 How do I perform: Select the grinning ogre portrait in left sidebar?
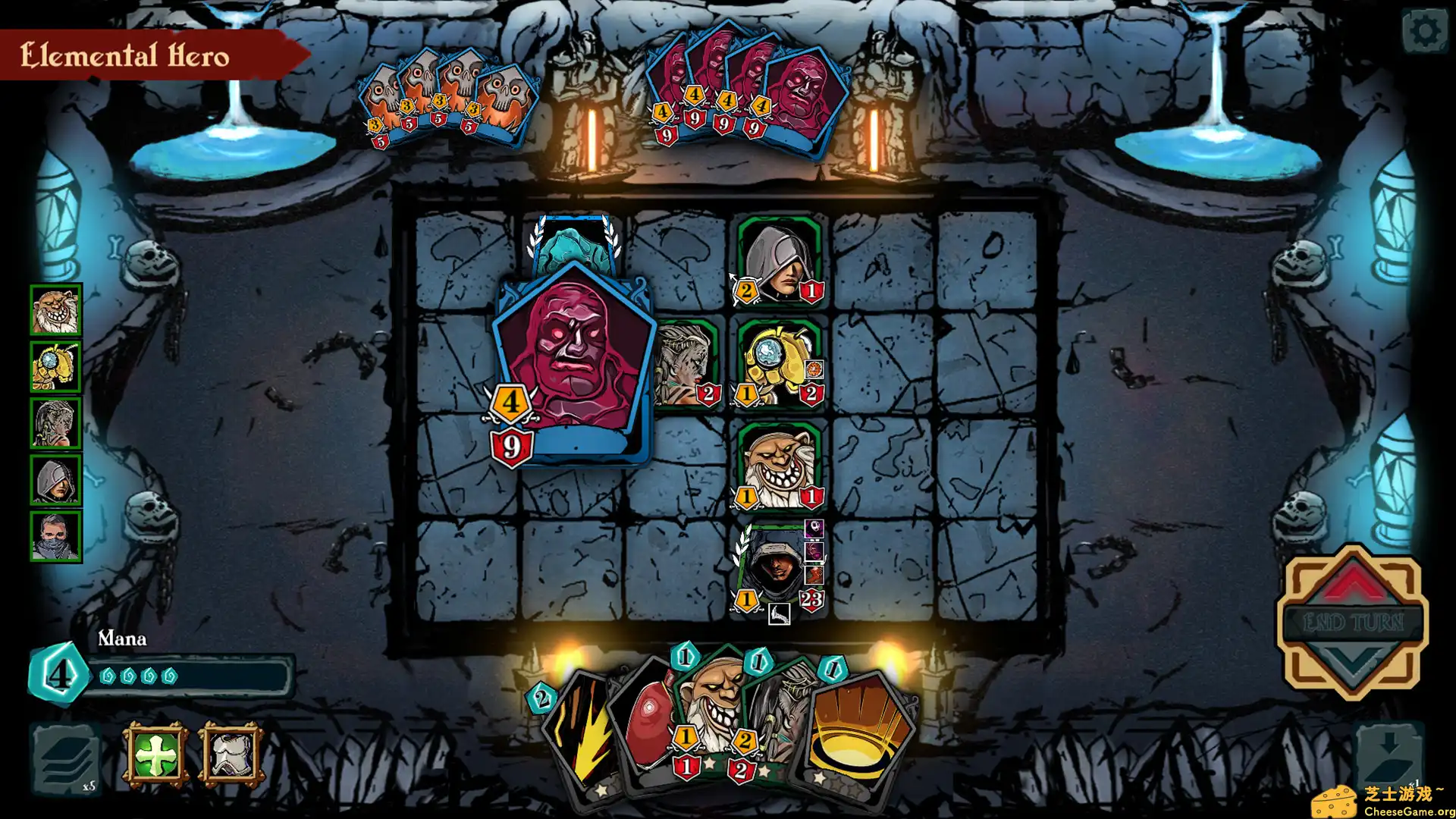[56, 310]
